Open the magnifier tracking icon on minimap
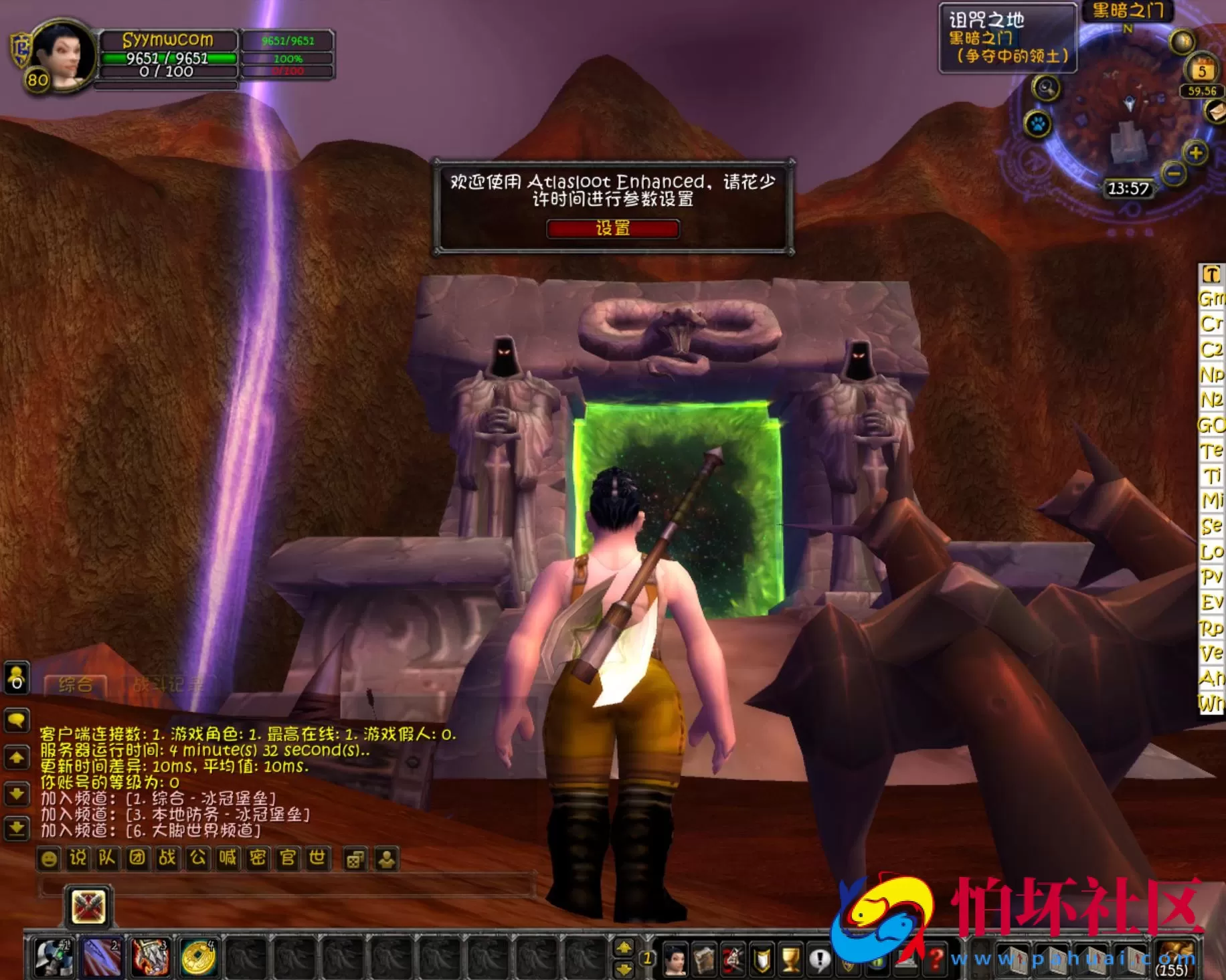Image resolution: width=1226 pixels, height=980 pixels. click(1047, 89)
